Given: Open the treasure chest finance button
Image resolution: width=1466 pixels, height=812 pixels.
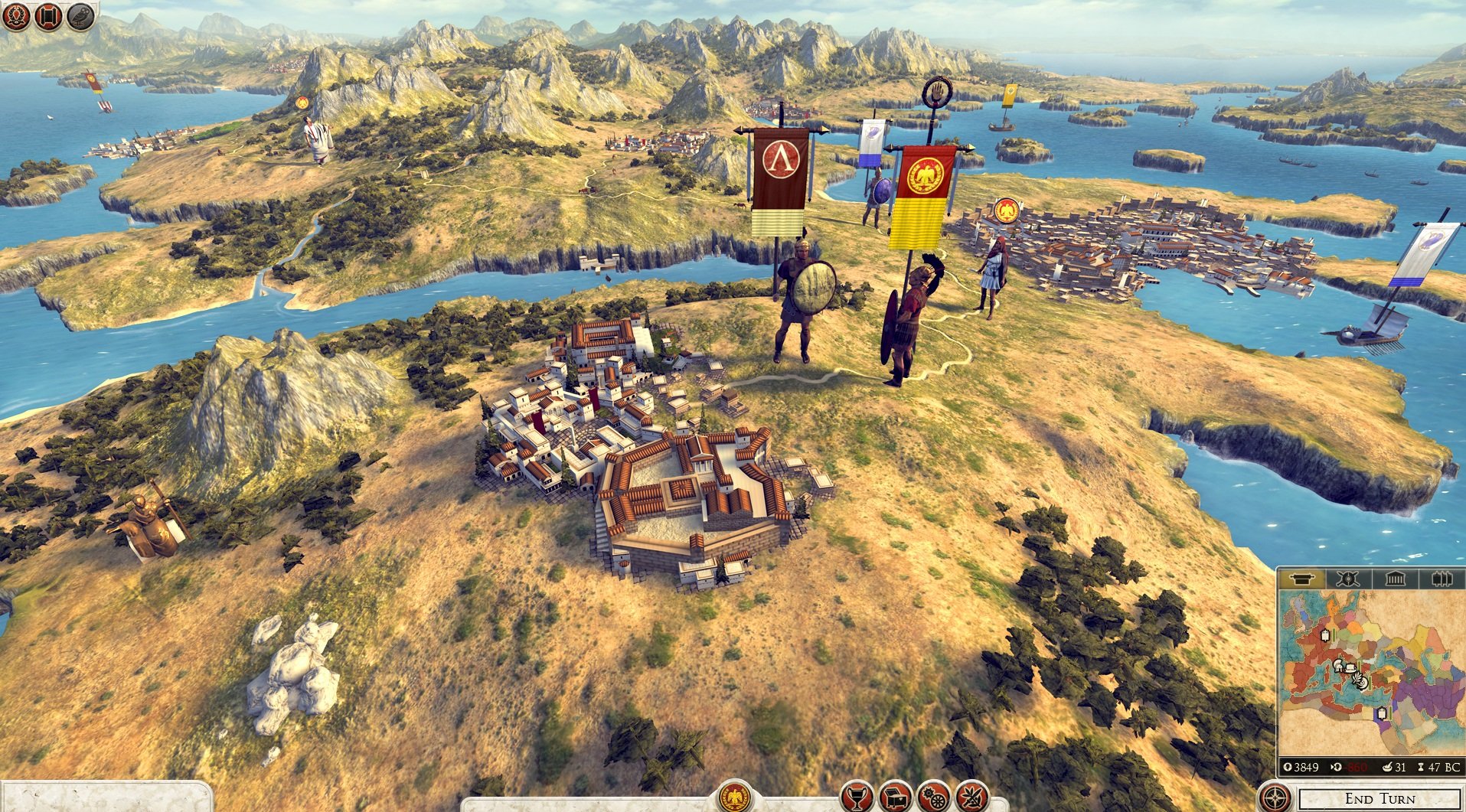Looking at the screenshot, I should [x=895, y=798].
